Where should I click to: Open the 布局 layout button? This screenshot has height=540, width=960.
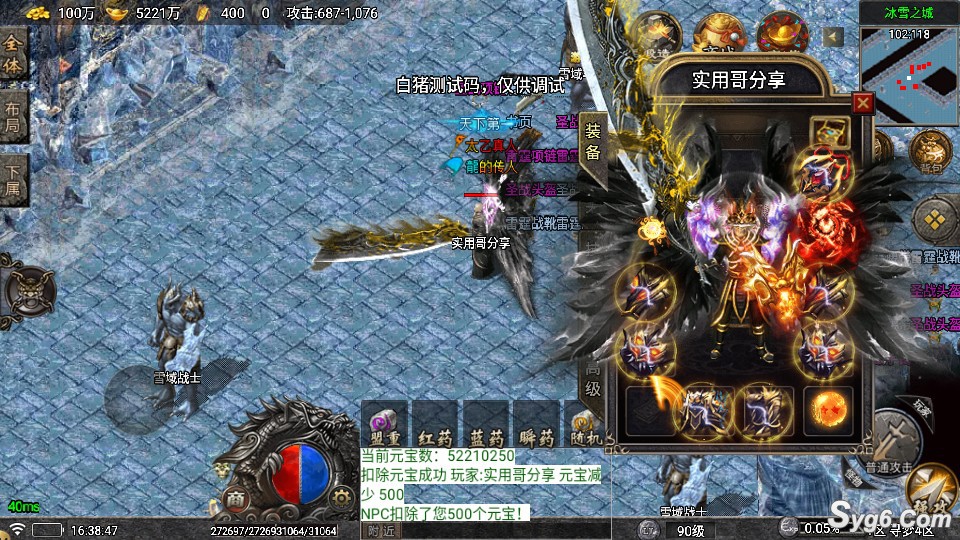(x=13, y=116)
